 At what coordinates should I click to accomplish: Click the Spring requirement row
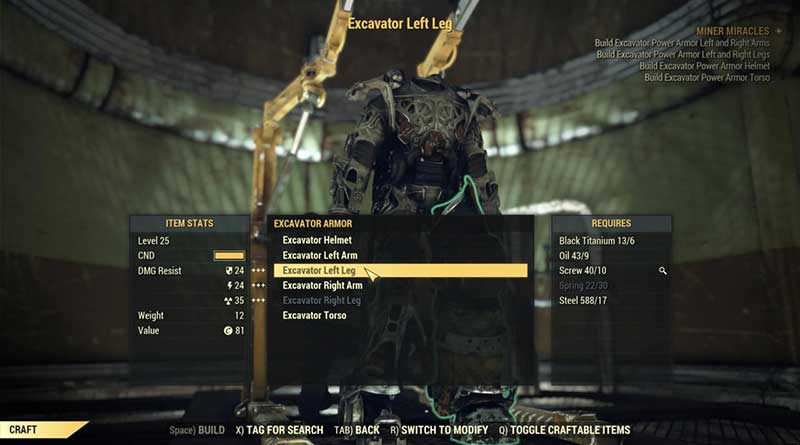click(x=585, y=285)
